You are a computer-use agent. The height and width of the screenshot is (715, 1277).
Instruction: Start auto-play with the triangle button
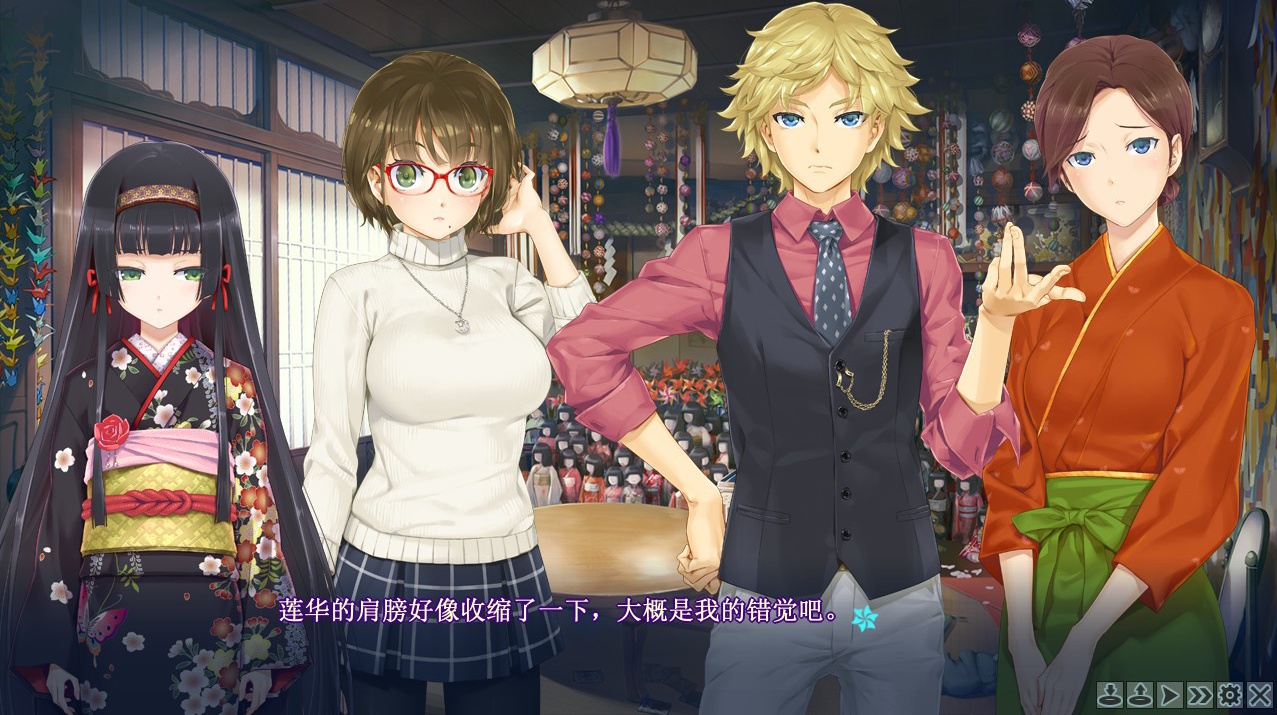coord(1169,694)
